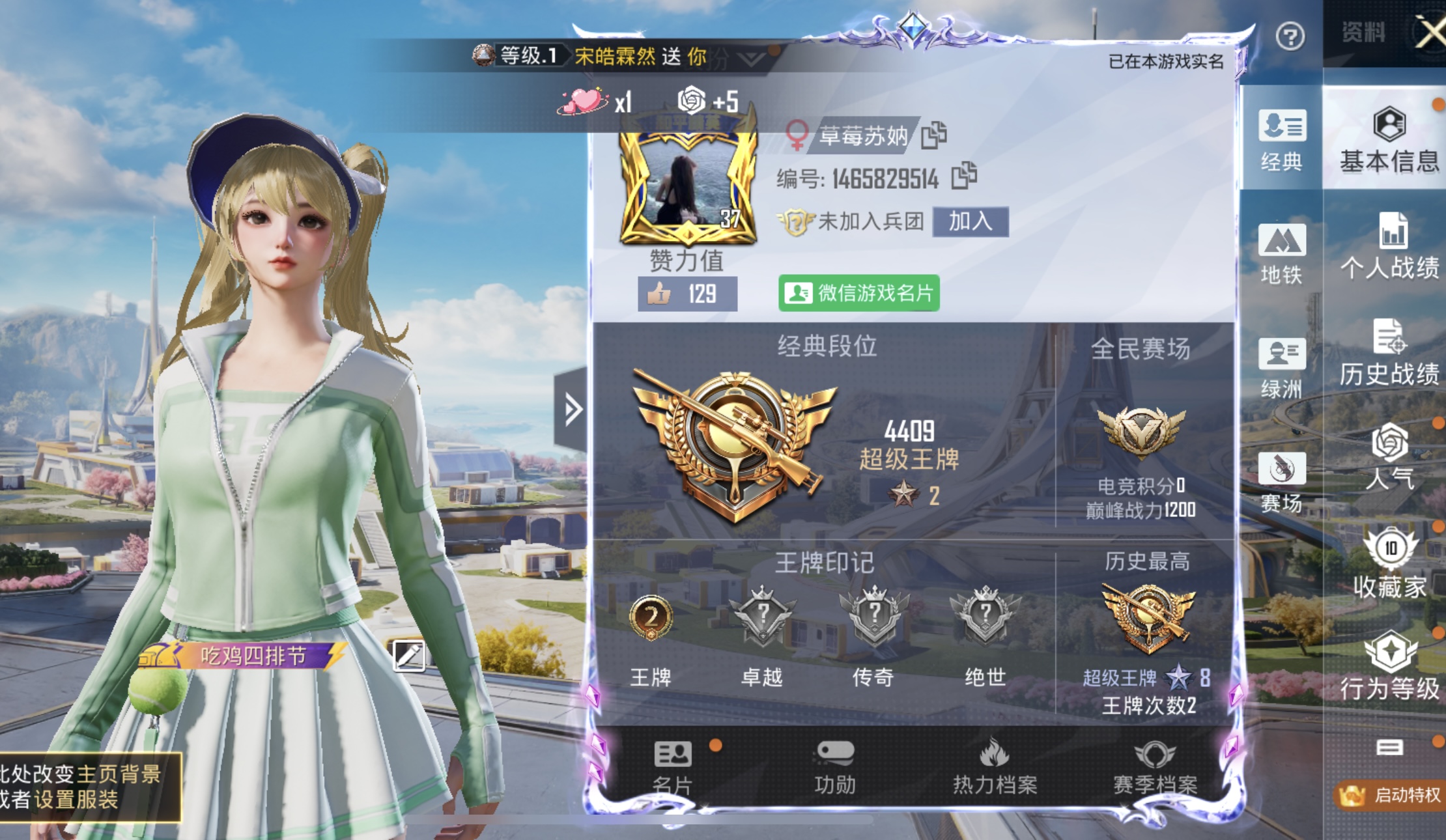Expand the side panel arrow near the character
This screenshot has width=1446, height=840.
(573, 408)
